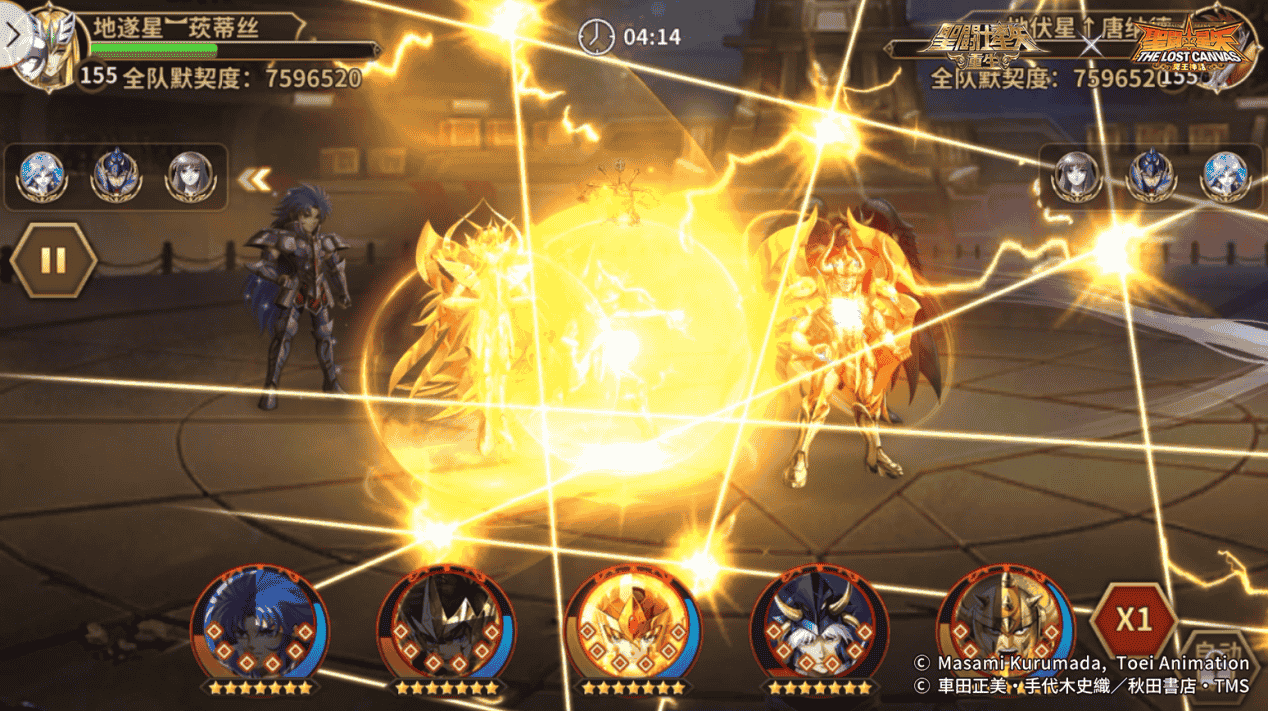The image size is (1268, 711).
Task: Open the side drawer arrow tab
Action: (11, 35)
